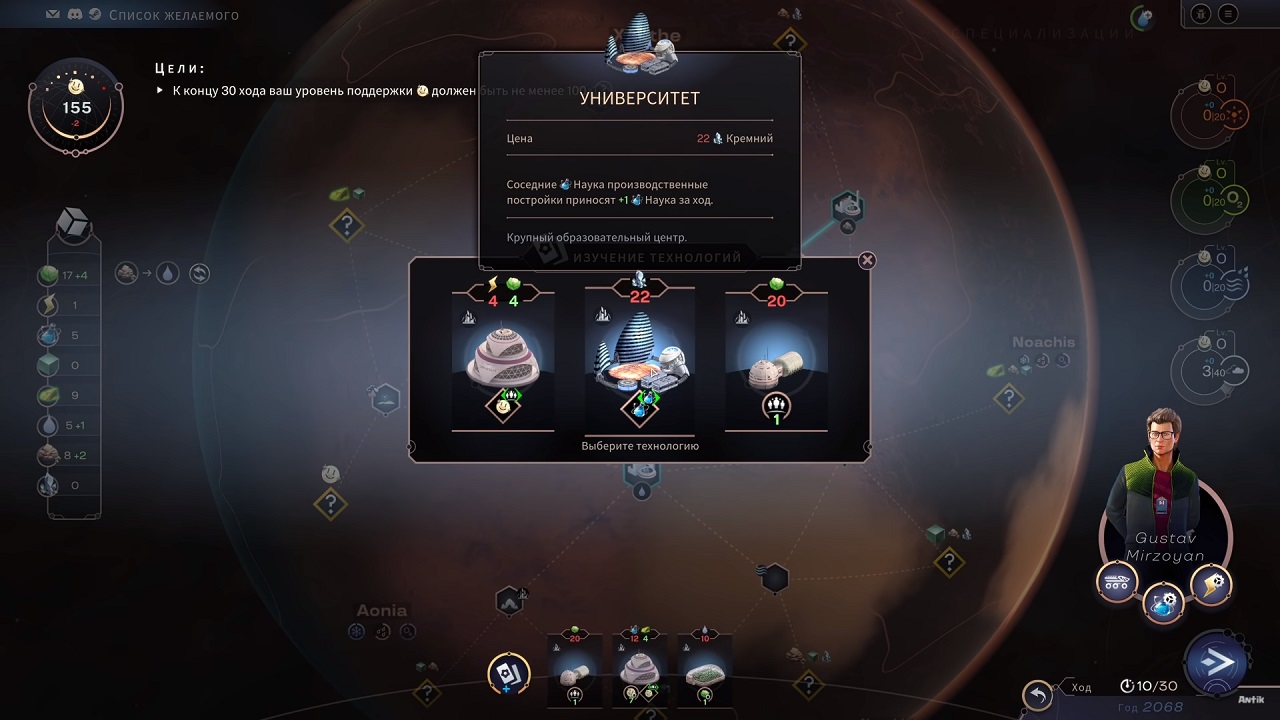Screen dimensions: 1280x720
Task: End the current turn
Action: tap(1215, 662)
